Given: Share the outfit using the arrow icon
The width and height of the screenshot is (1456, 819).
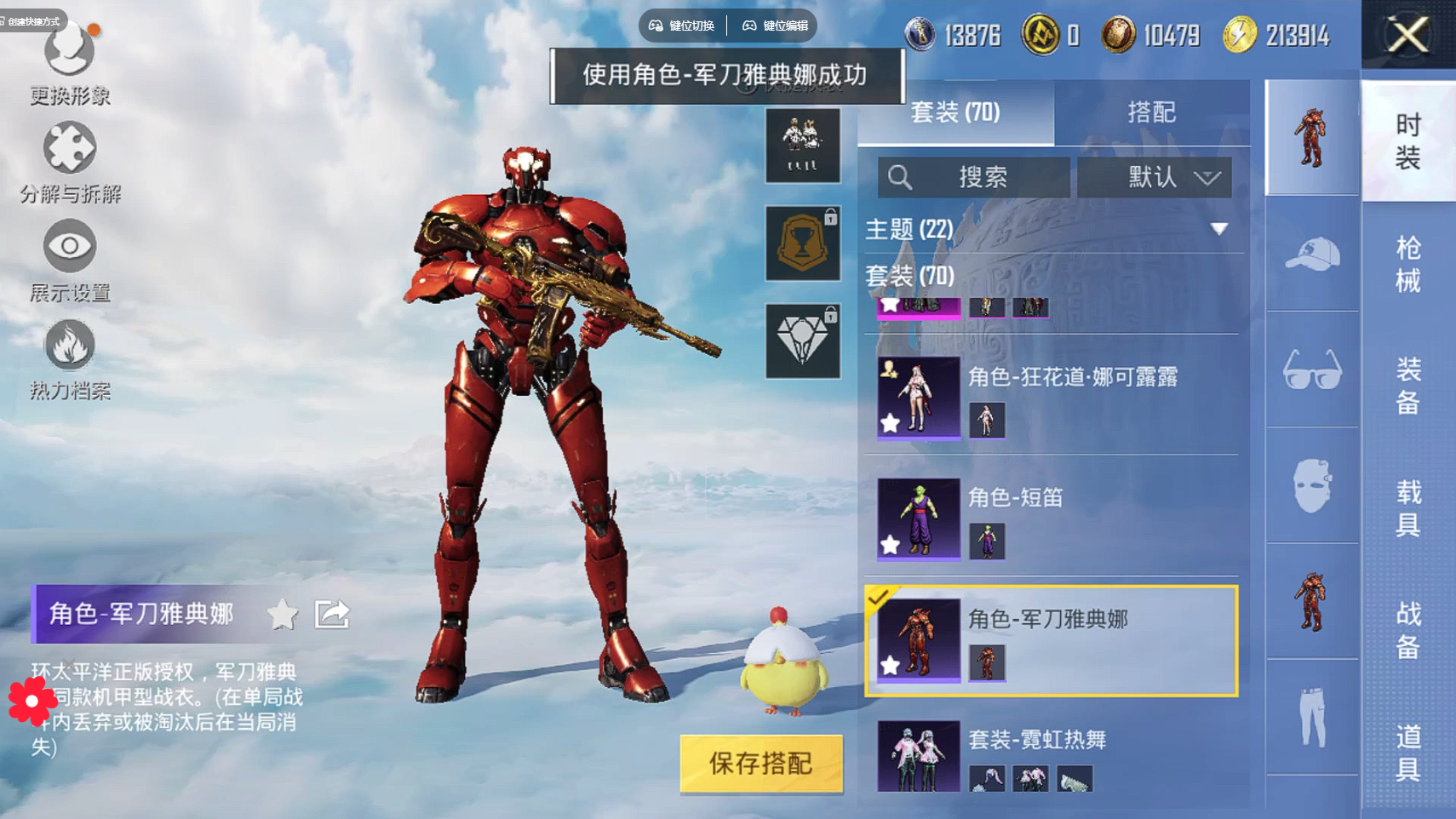Looking at the screenshot, I should coord(332,614).
